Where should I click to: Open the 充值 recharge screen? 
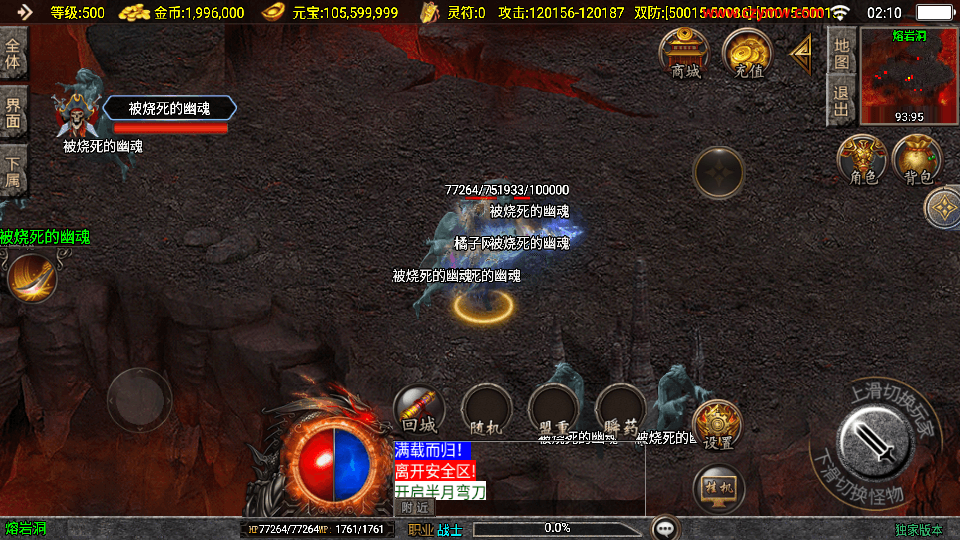pyautogui.click(x=748, y=53)
